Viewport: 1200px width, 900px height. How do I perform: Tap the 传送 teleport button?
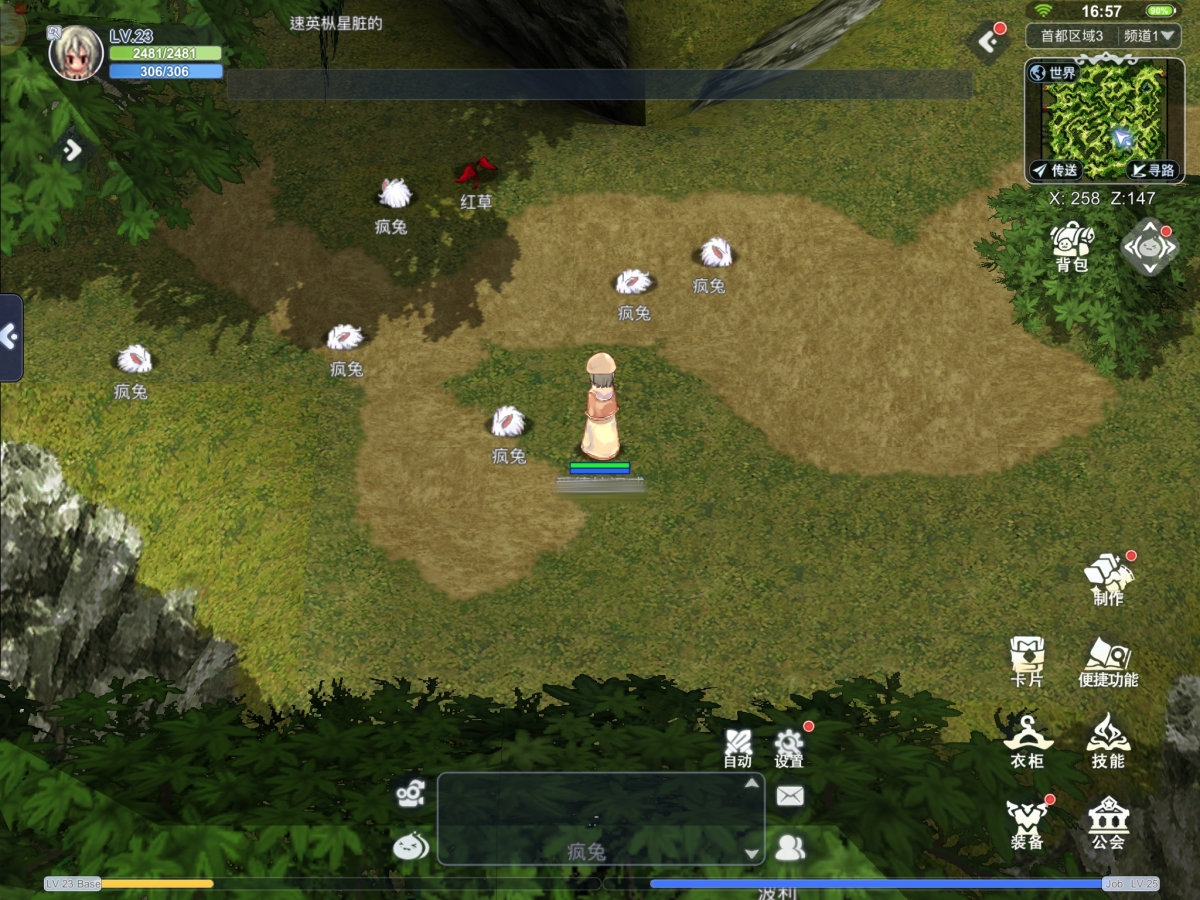[1055, 170]
